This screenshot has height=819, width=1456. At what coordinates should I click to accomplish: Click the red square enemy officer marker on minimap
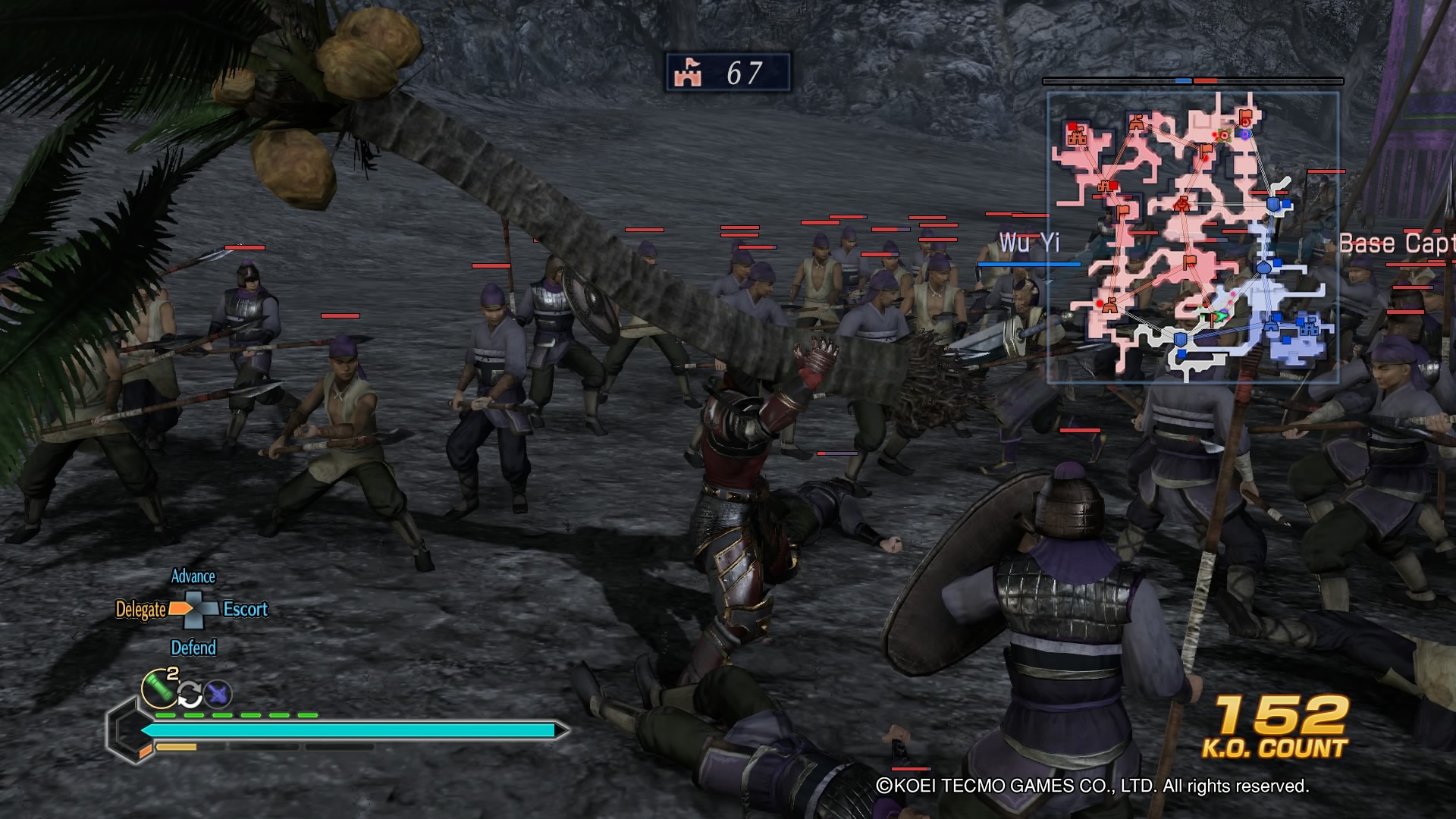point(1114,184)
